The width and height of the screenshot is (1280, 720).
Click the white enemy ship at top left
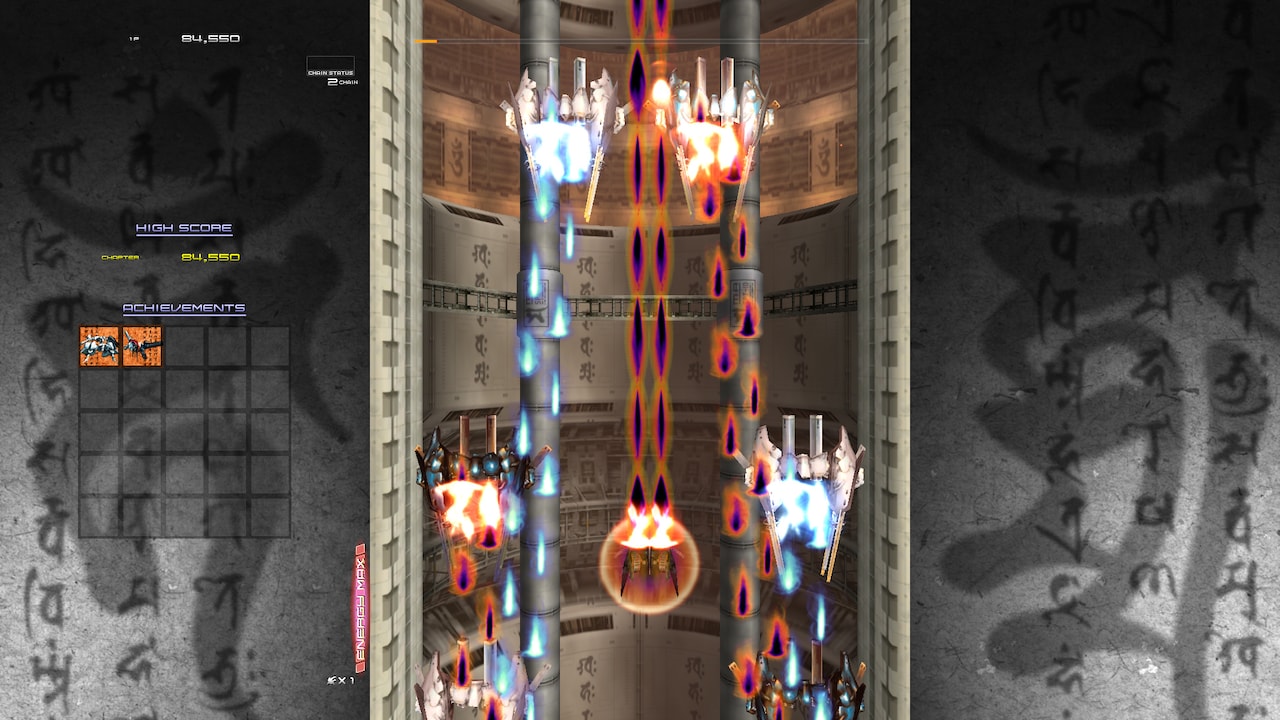(x=563, y=120)
